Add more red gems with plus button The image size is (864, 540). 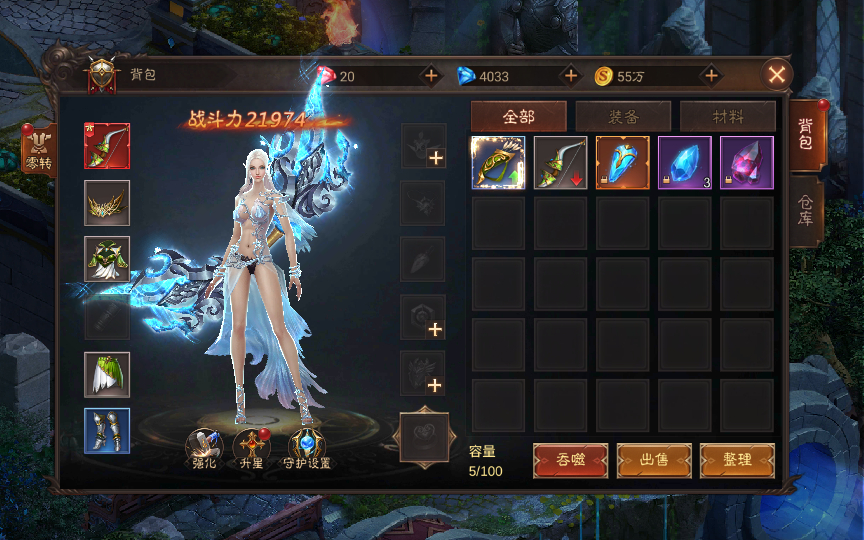[x=431, y=76]
